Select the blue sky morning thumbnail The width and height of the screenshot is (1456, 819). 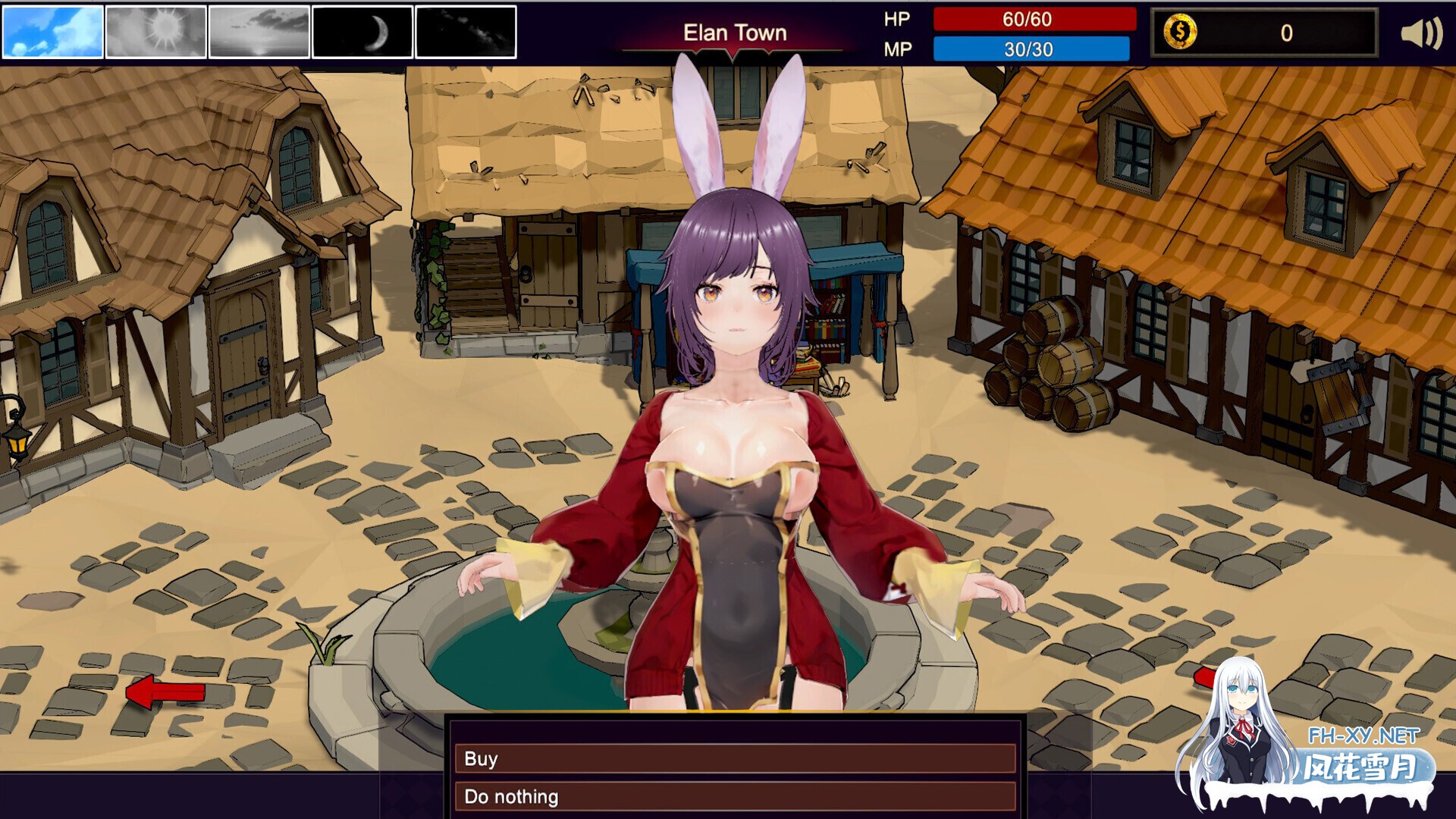point(53,32)
